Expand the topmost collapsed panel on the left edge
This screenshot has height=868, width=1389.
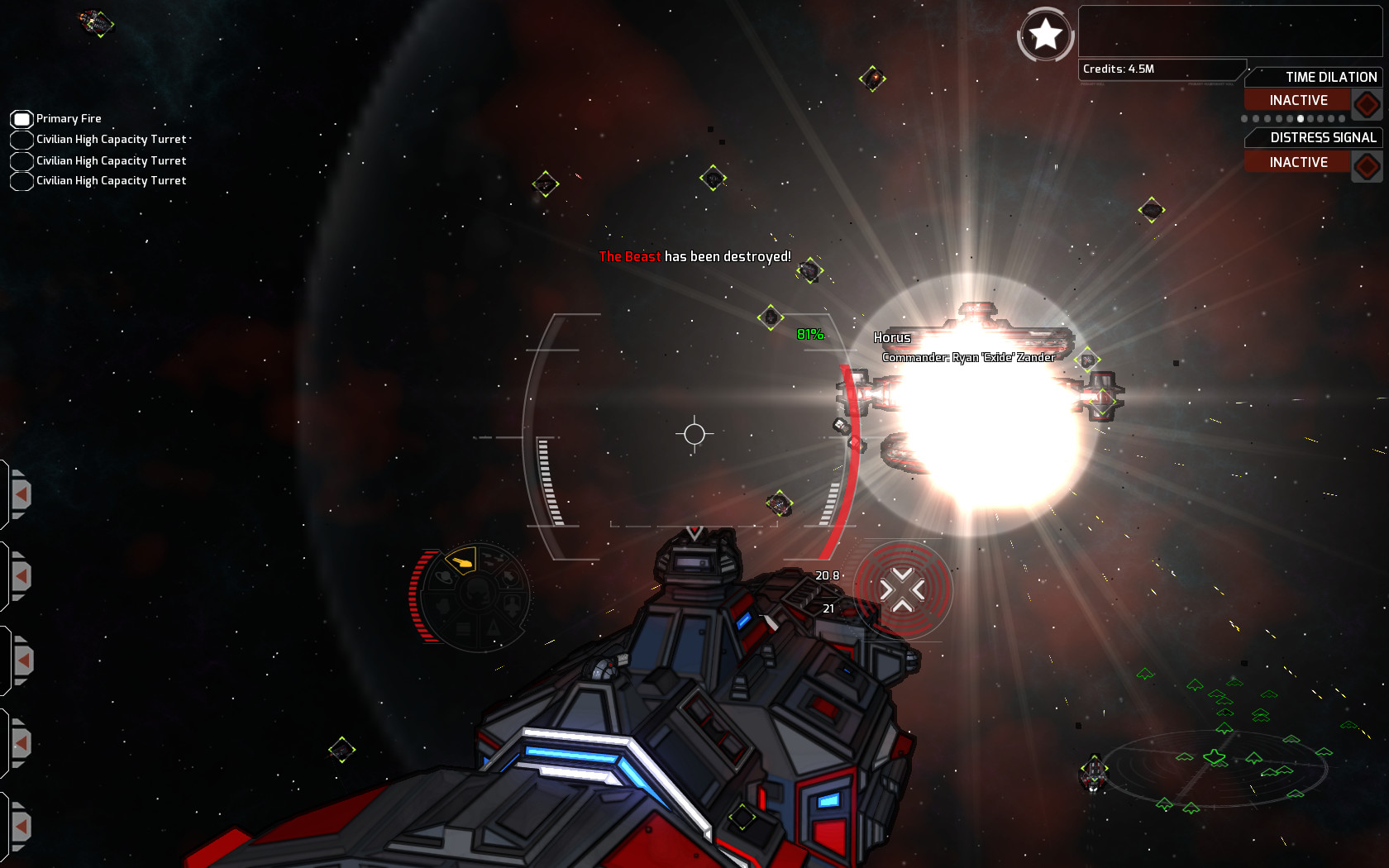pos(21,494)
